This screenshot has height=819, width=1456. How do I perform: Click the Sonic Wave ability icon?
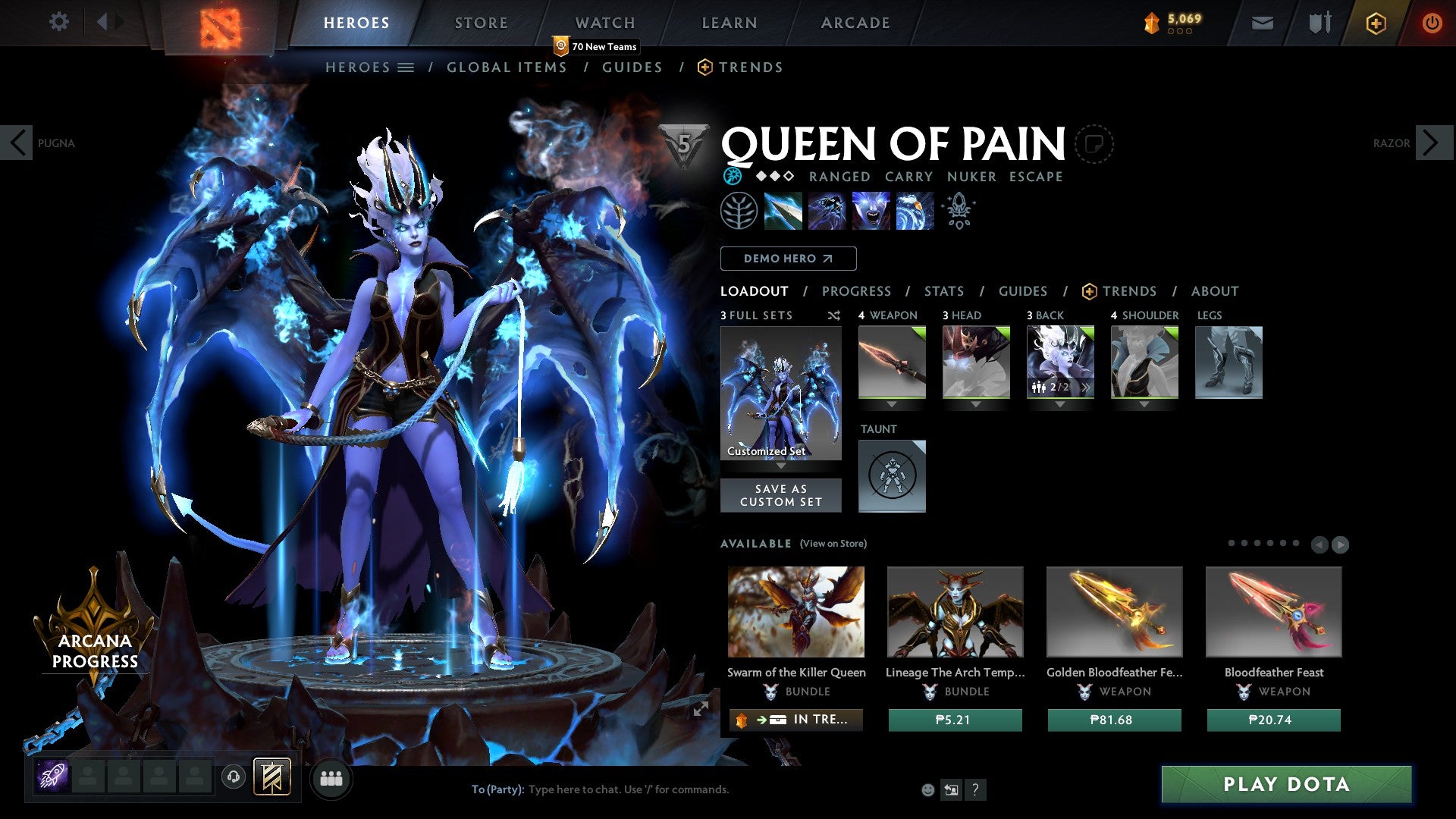915,211
